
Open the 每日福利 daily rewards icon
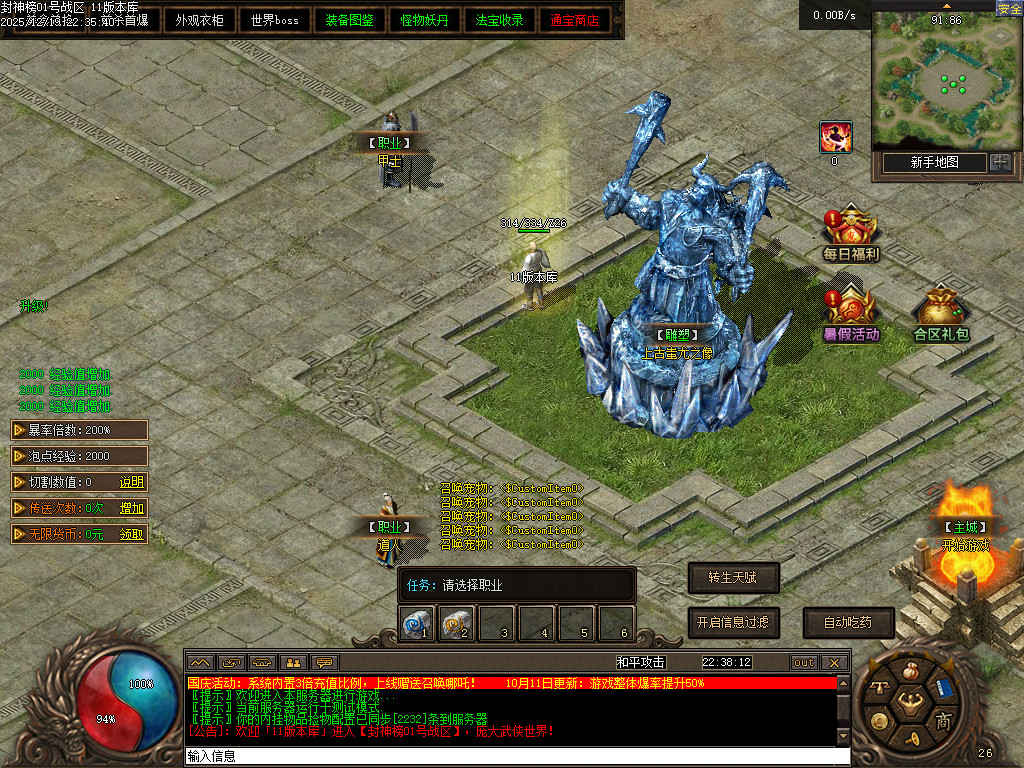click(851, 234)
